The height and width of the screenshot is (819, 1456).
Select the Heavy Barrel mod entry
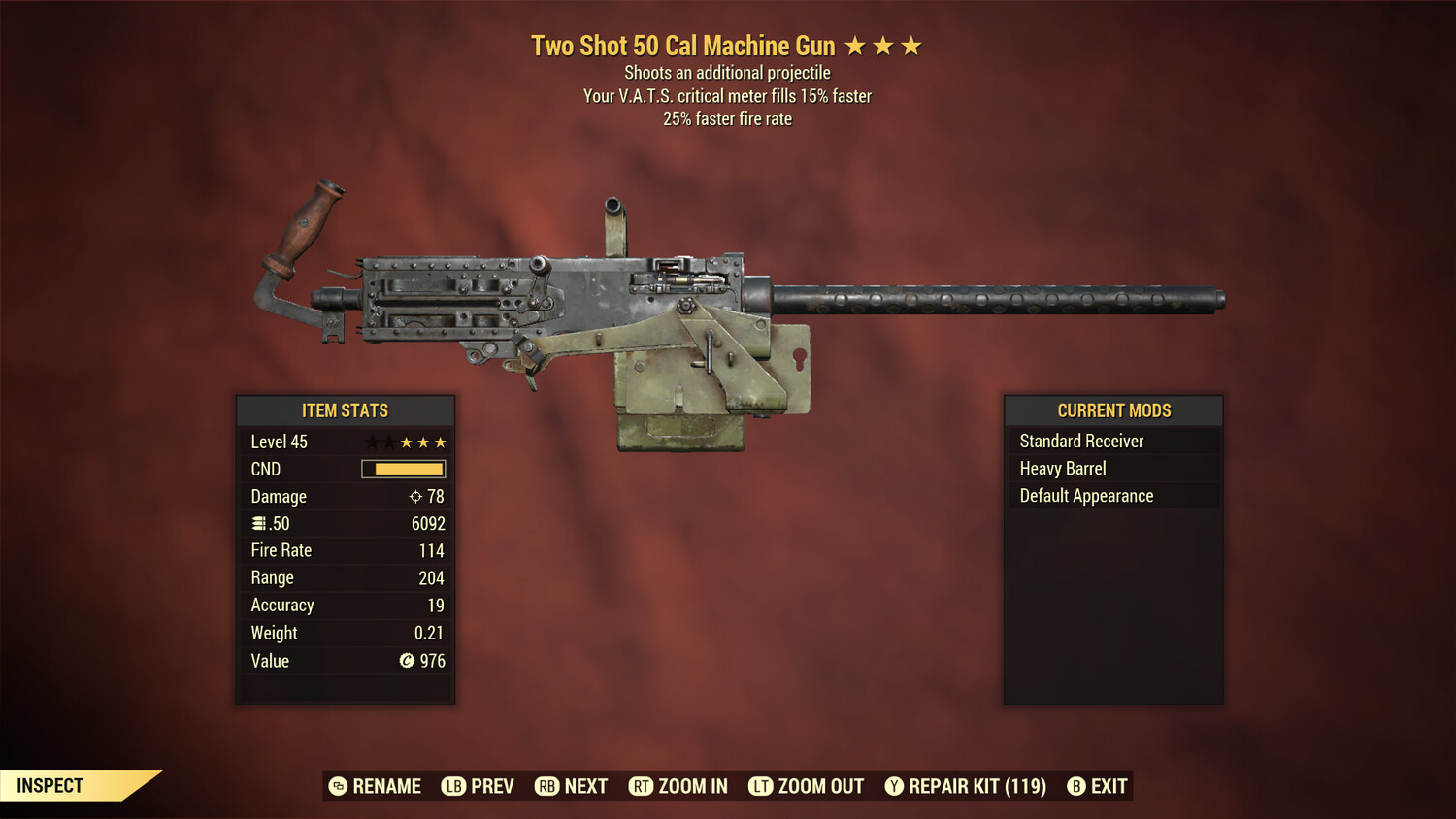[x=1062, y=468]
